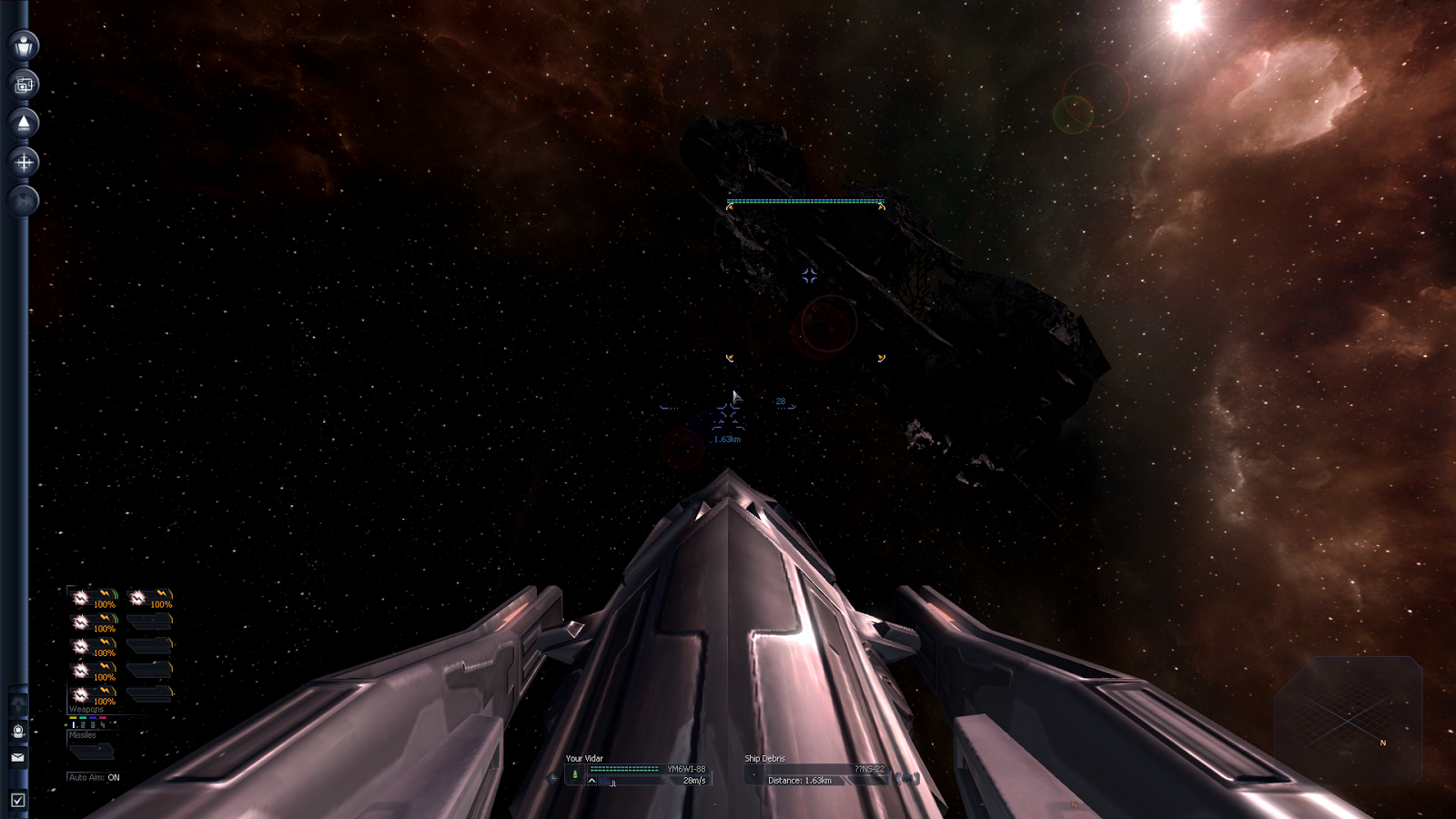Screen dimensions: 1456x819
Task: Select weapon group 1
Action: click(x=74, y=724)
